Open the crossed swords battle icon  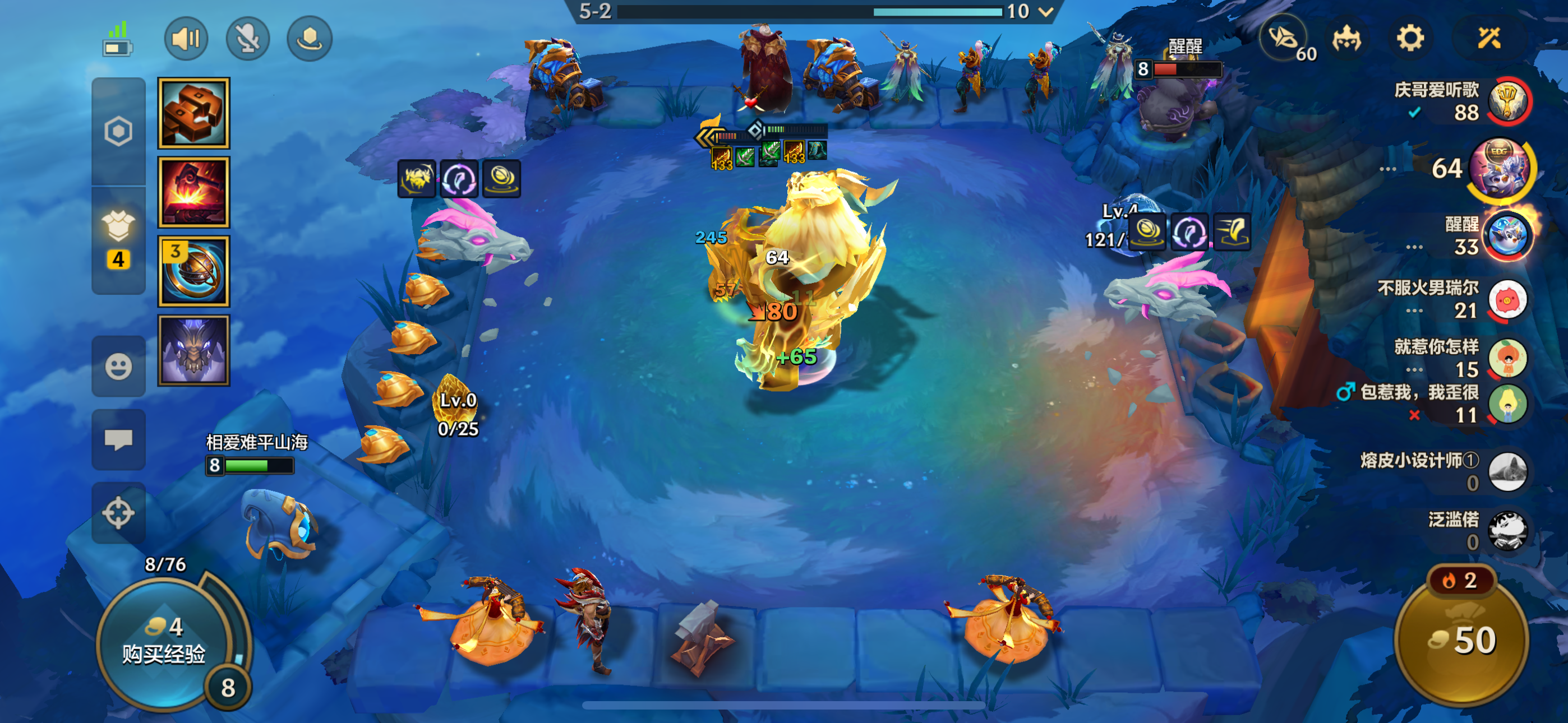coord(1489,39)
